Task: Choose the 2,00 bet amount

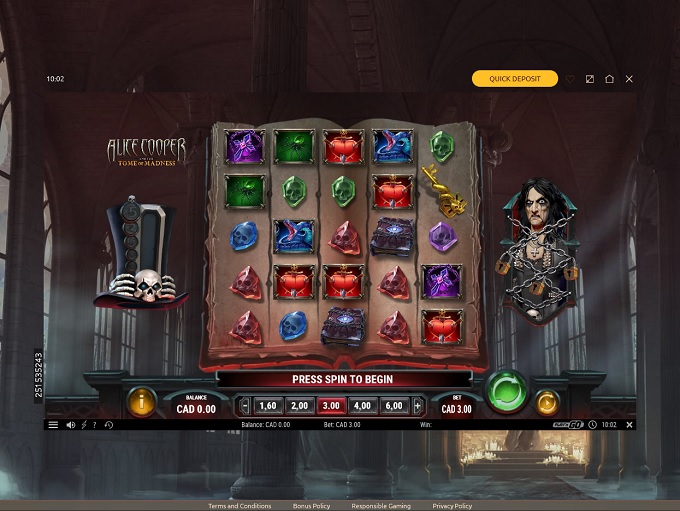Action: [298, 405]
